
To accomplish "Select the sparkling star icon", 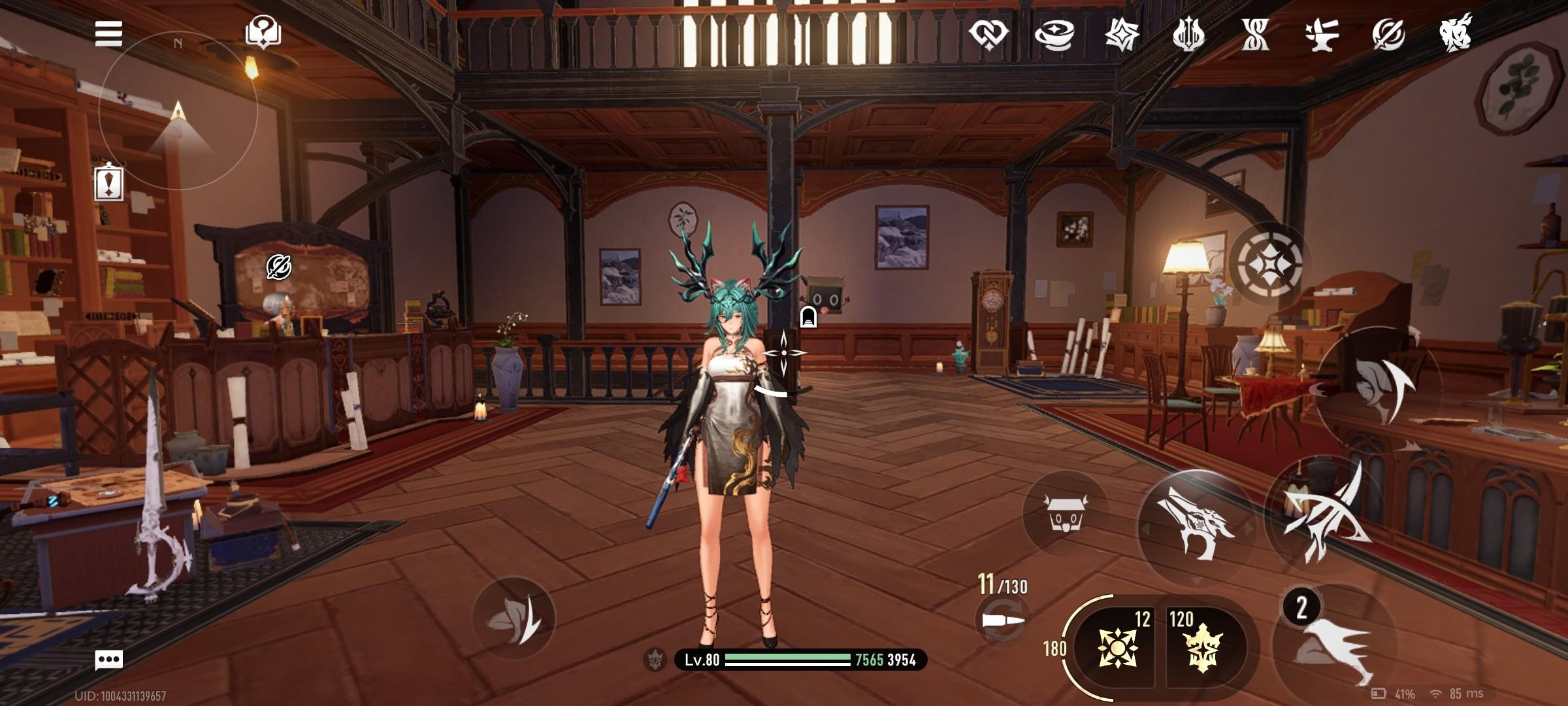I will (1122, 33).
